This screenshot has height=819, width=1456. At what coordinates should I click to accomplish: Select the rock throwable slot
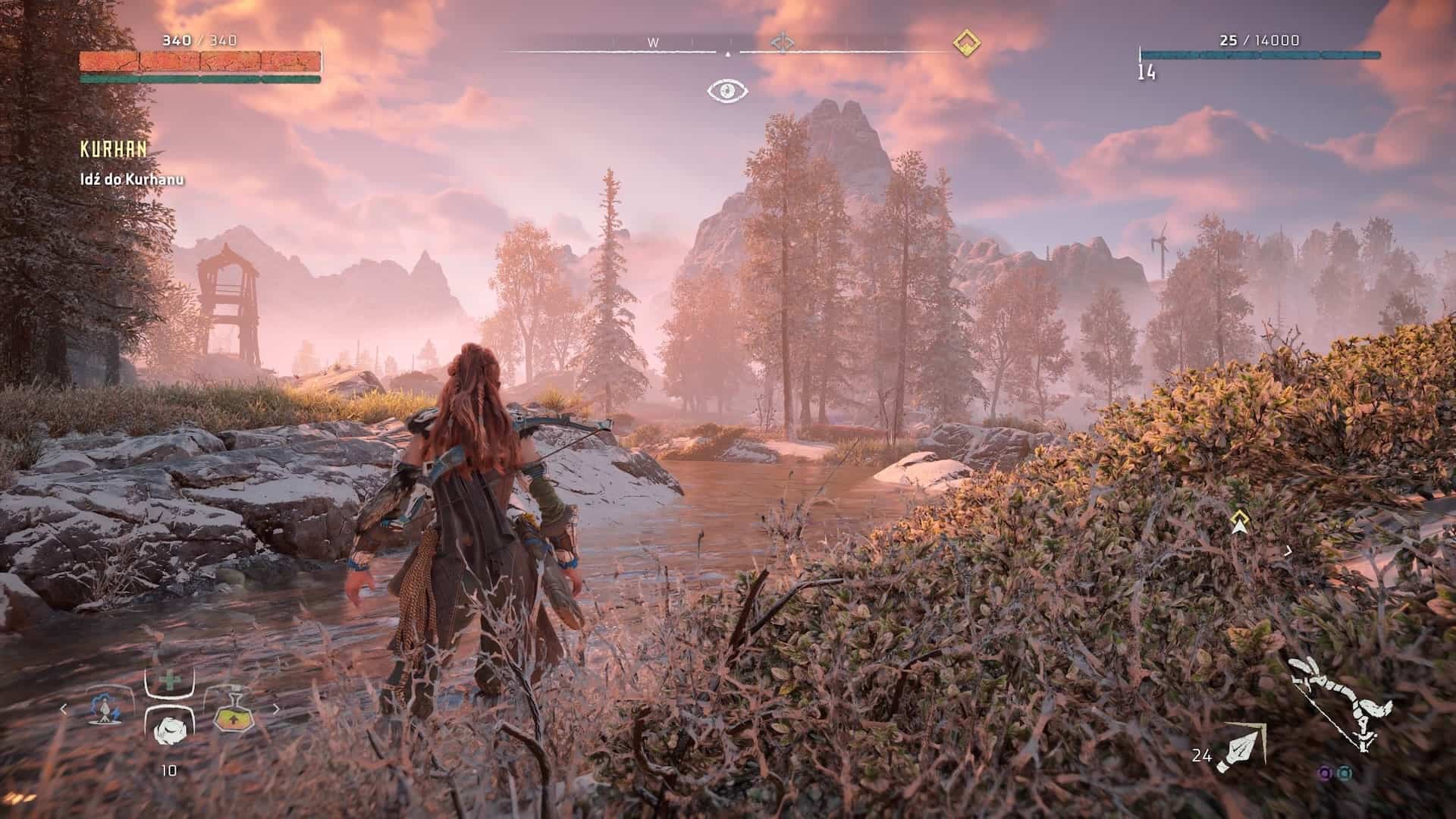point(168,730)
